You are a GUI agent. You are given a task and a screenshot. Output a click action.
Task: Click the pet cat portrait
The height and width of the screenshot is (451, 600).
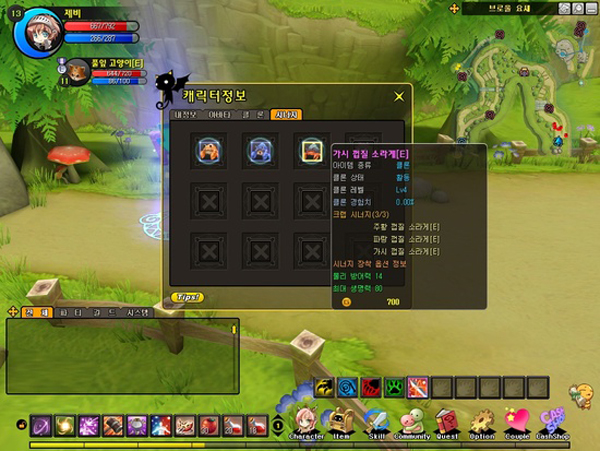tap(77, 73)
